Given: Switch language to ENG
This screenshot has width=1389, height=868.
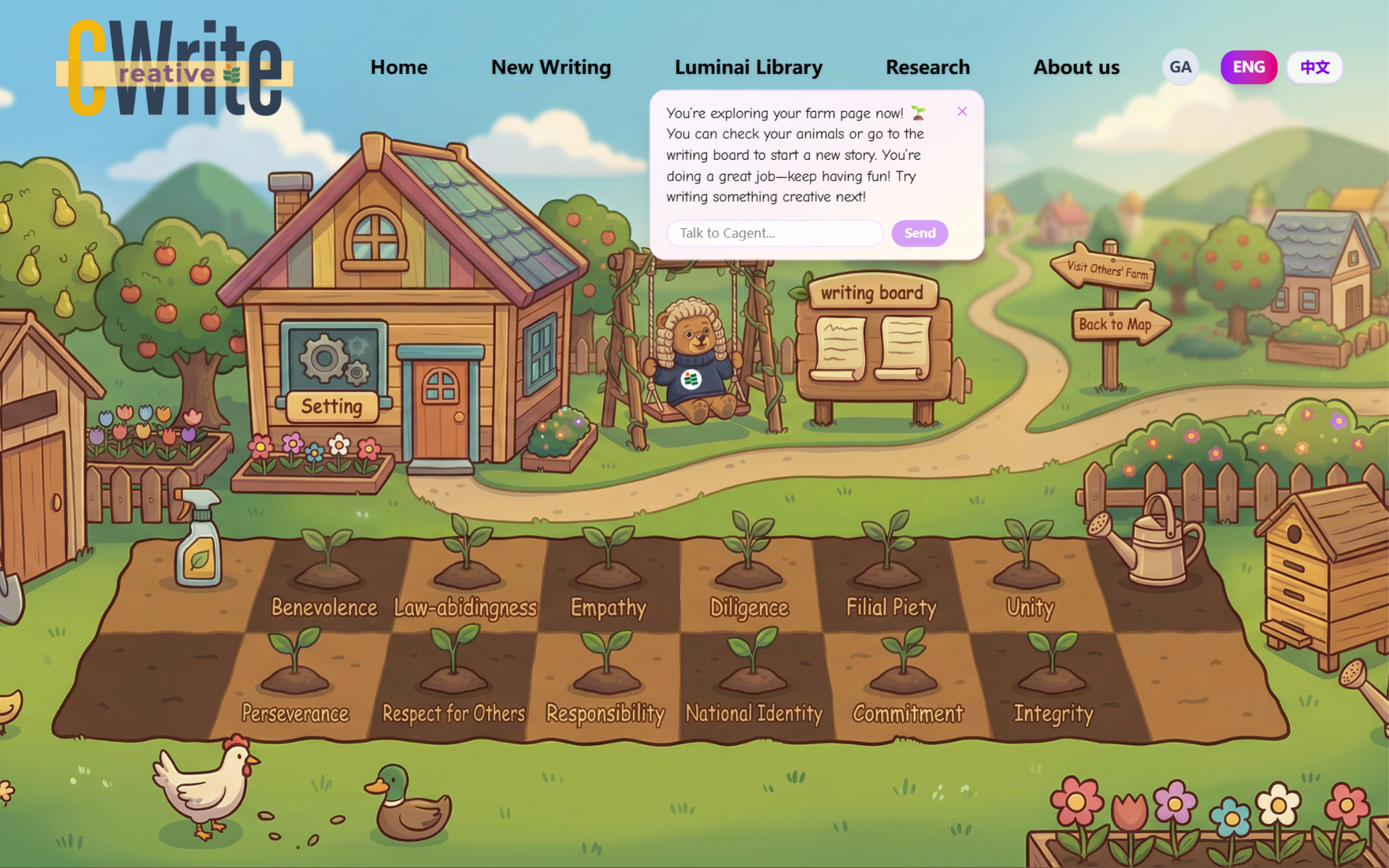Looking at the screenshot, I should point(1248,67).
